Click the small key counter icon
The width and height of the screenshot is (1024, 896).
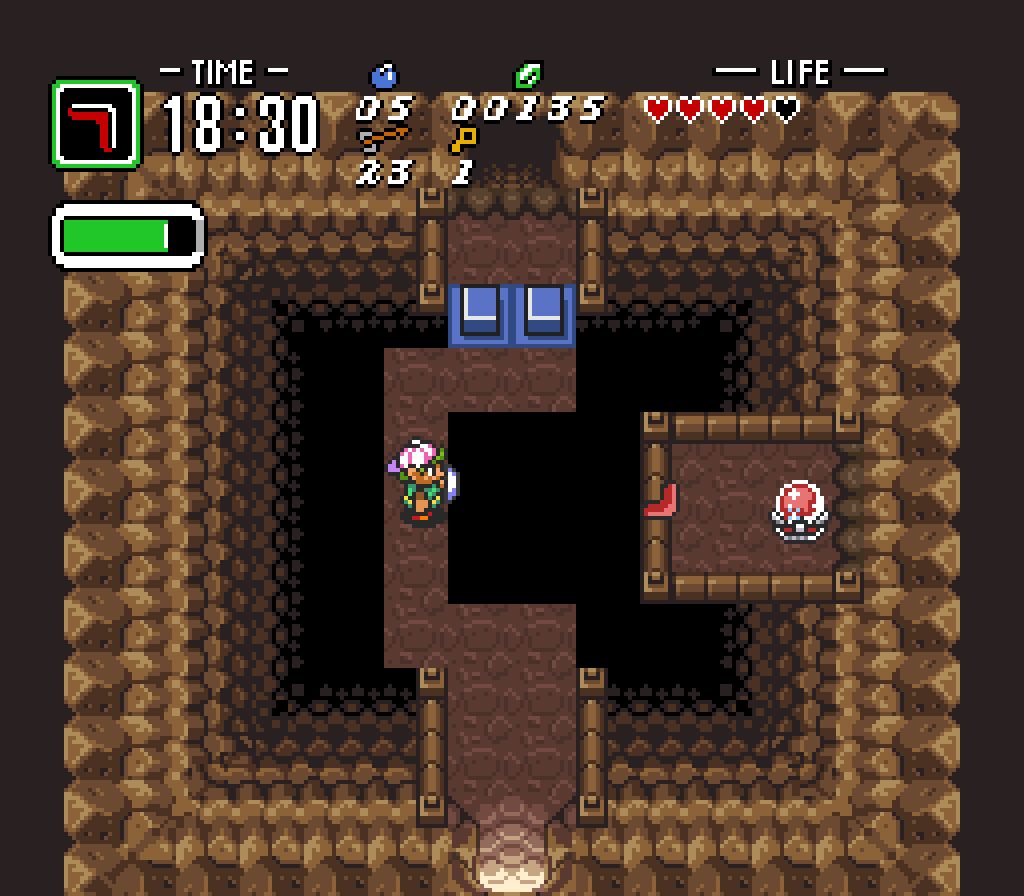coord(464,138)
